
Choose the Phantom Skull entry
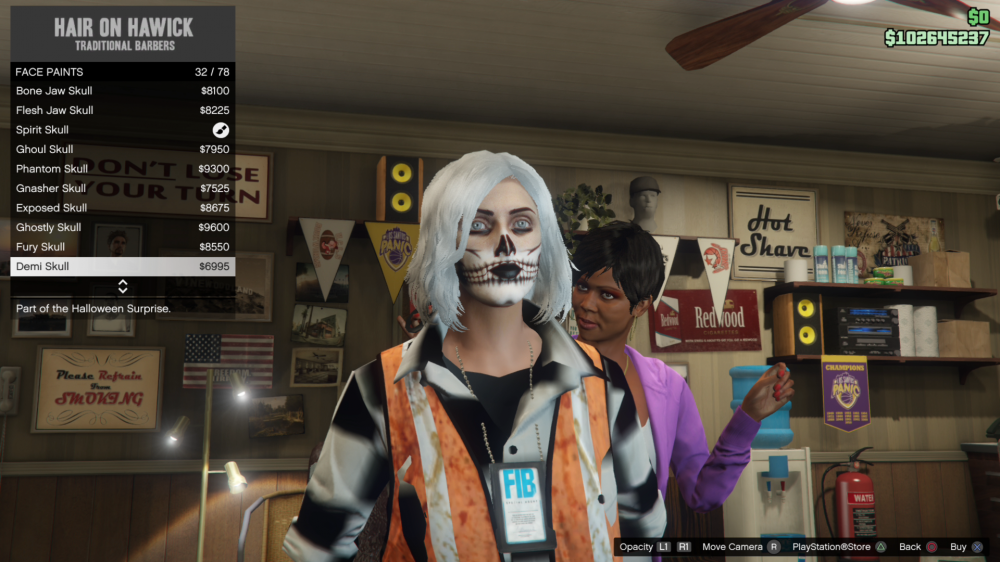tap(122, 169)
